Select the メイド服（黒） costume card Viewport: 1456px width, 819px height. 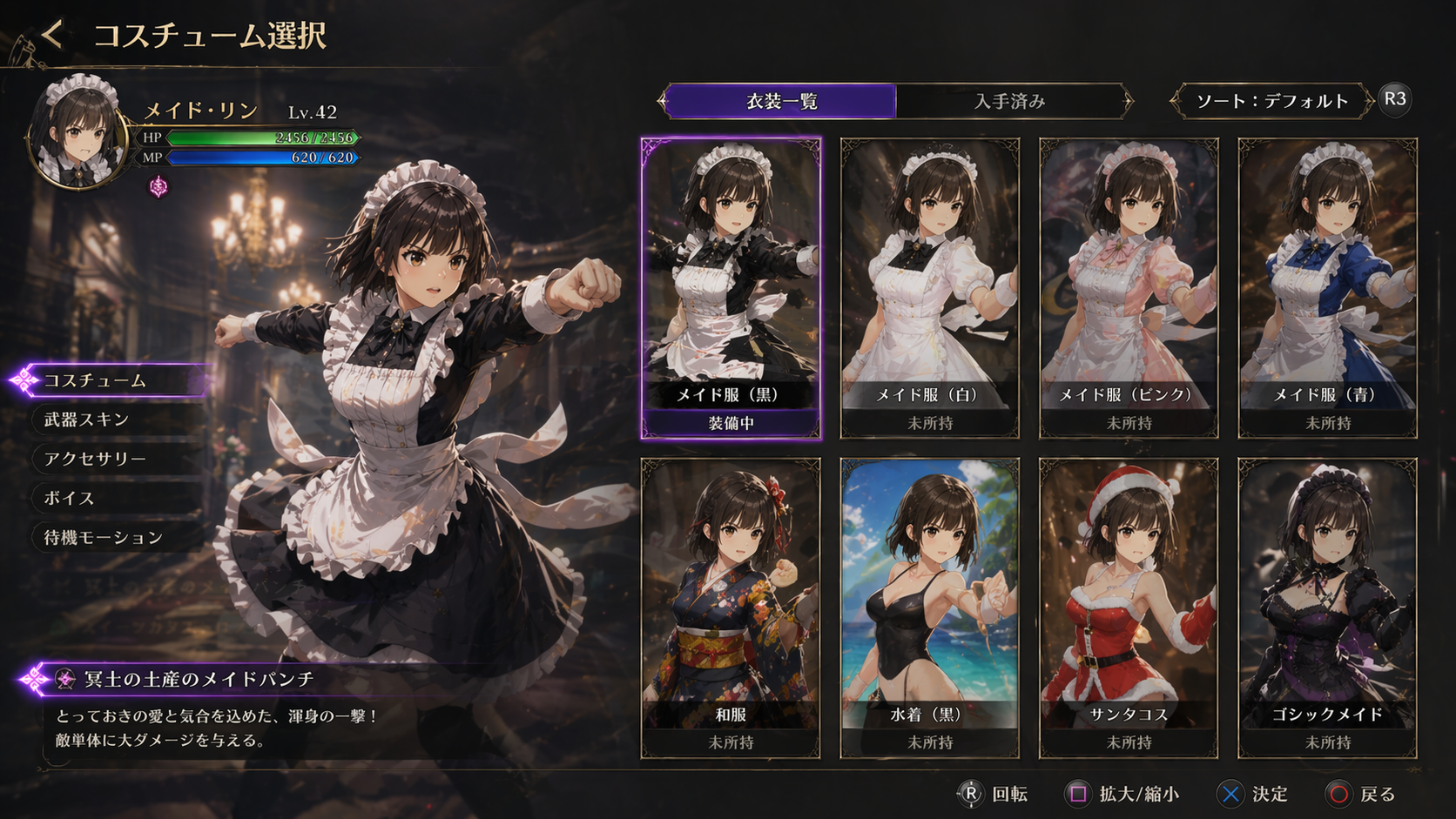coord(731,287)
